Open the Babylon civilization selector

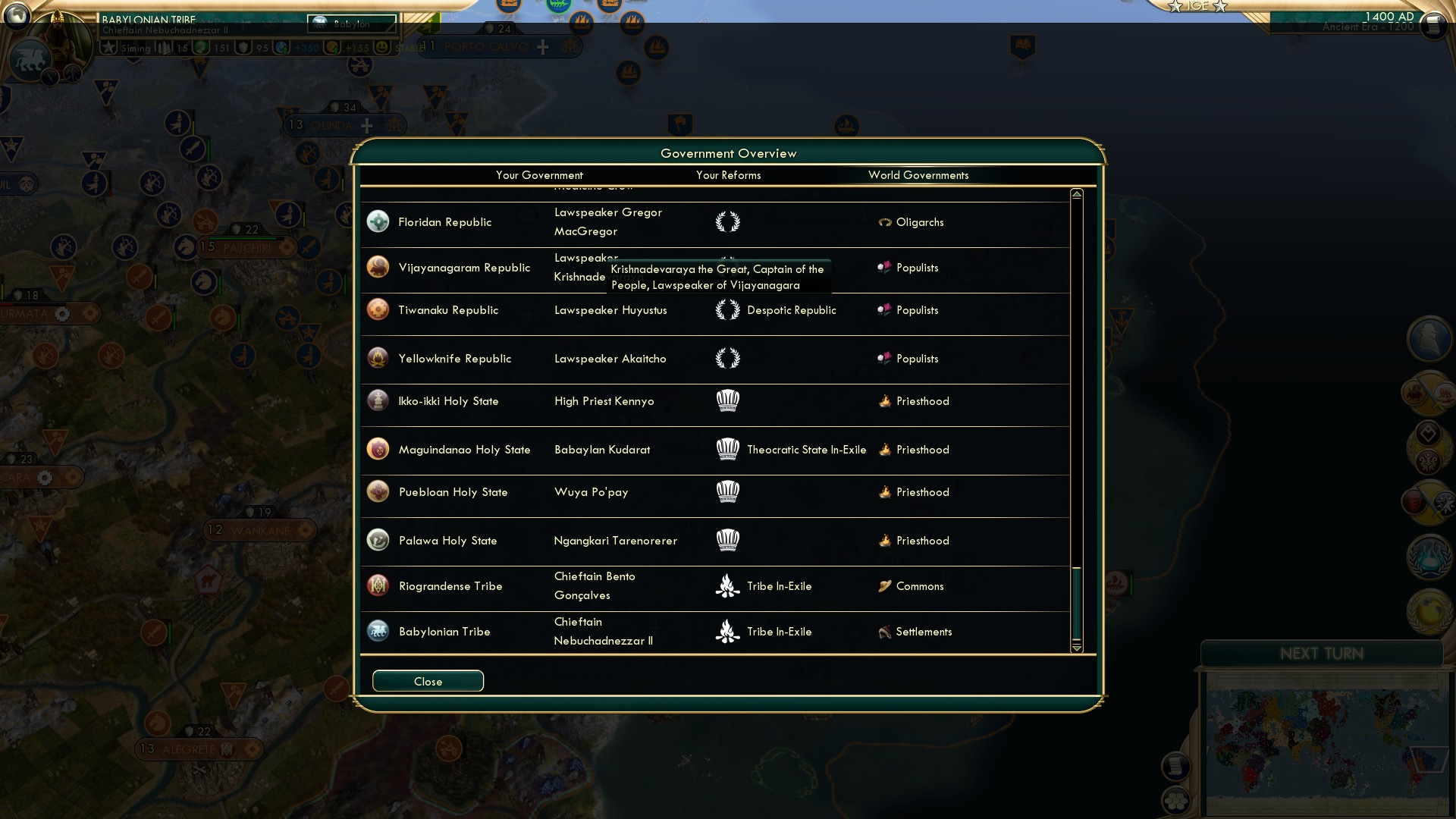coord(352,24)
